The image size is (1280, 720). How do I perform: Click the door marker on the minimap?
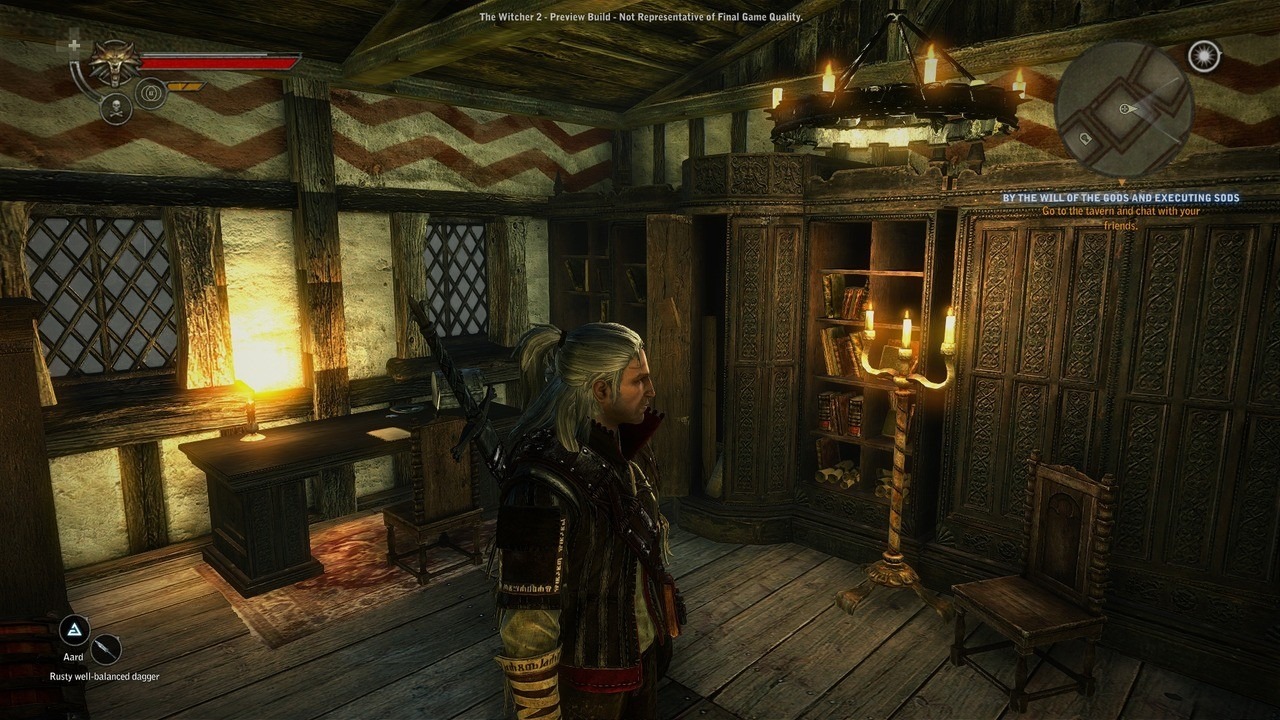1087,136
